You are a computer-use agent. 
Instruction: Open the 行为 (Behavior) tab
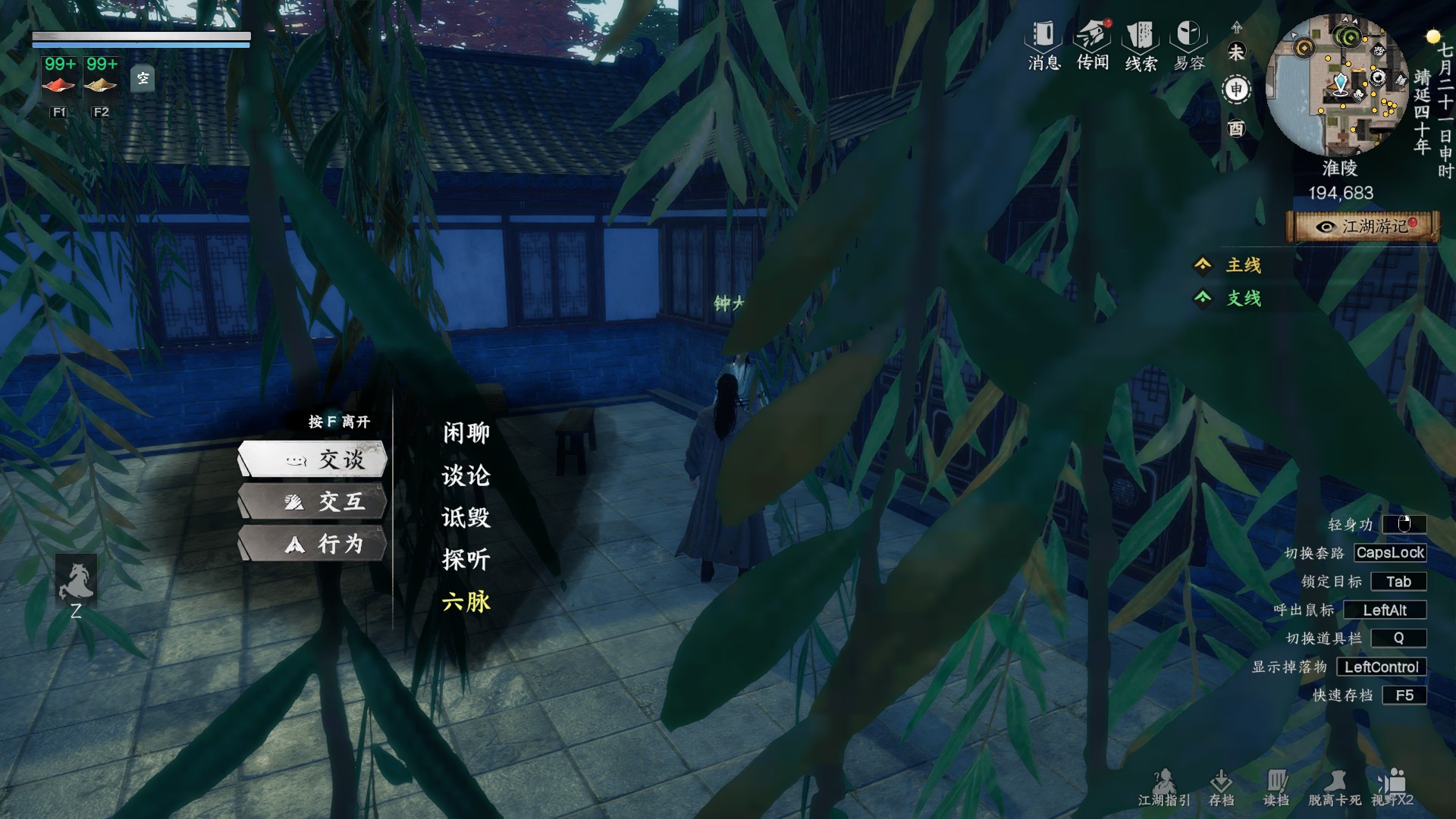click(x=312, y=544)
